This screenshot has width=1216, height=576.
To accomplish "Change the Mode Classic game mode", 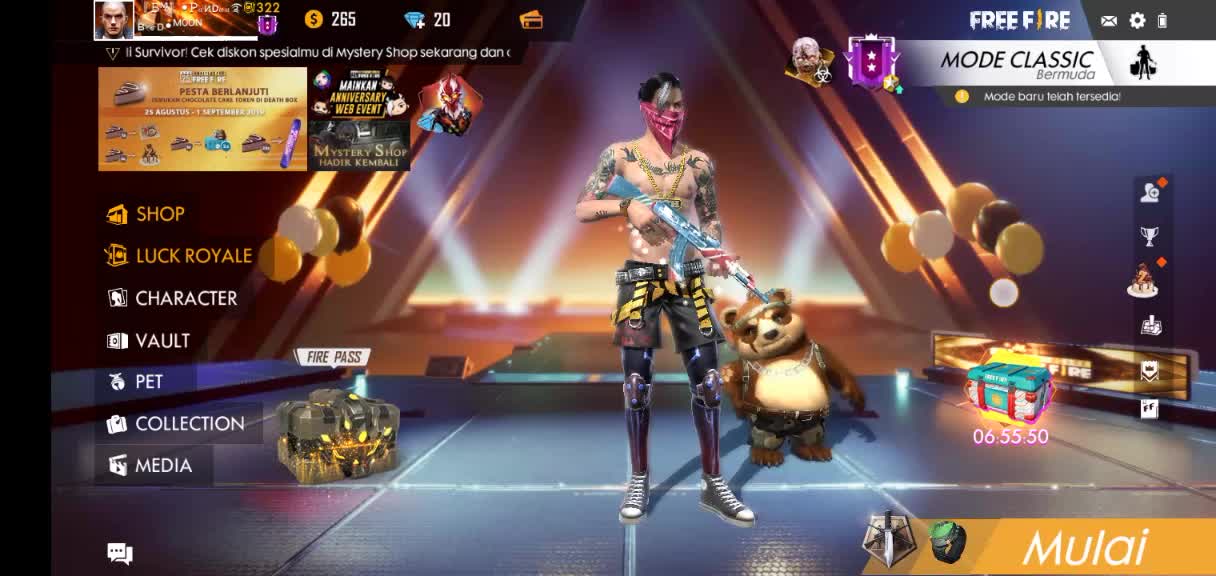I will (1016, 64).
